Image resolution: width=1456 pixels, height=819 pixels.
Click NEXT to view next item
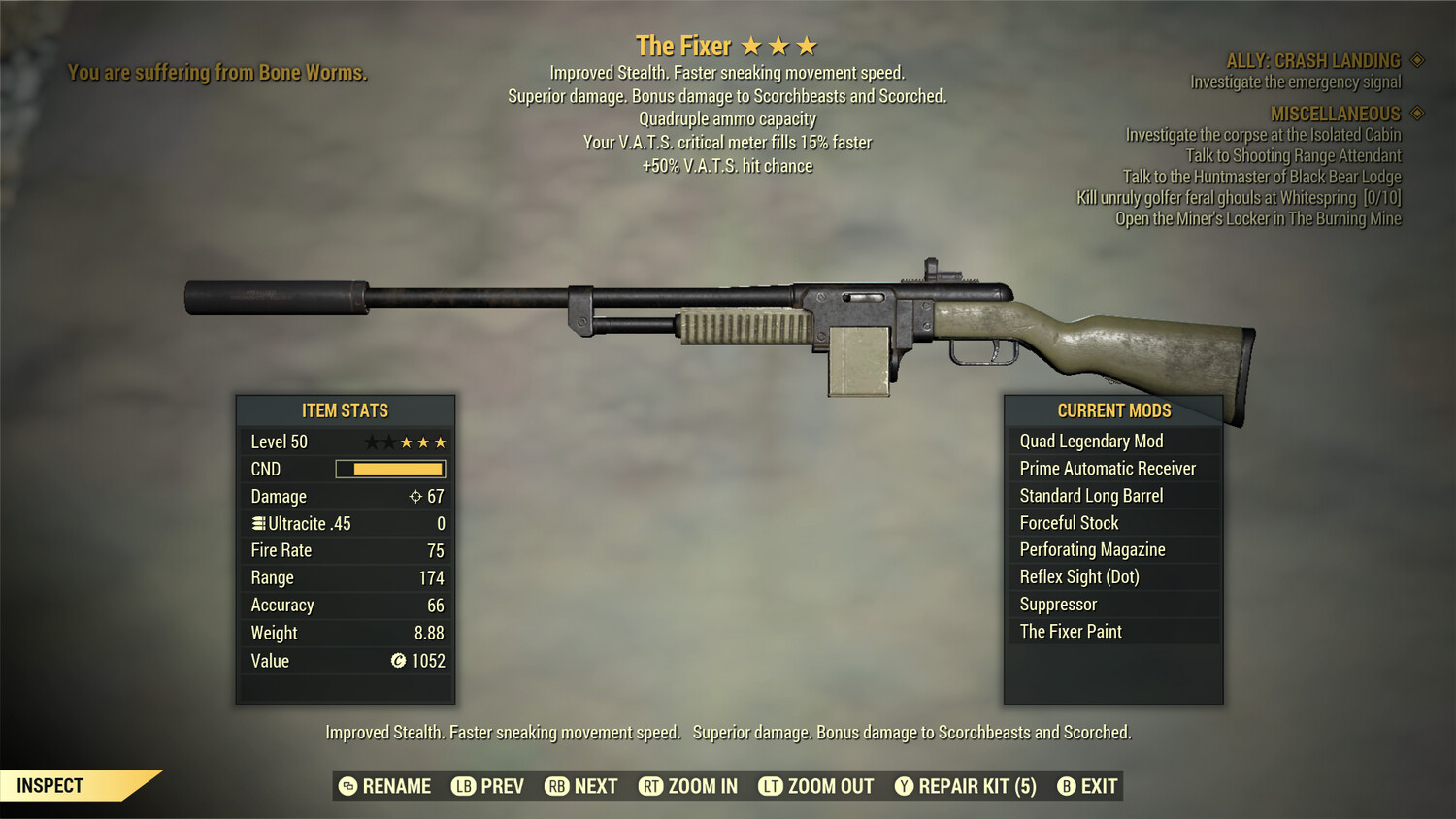579,786
